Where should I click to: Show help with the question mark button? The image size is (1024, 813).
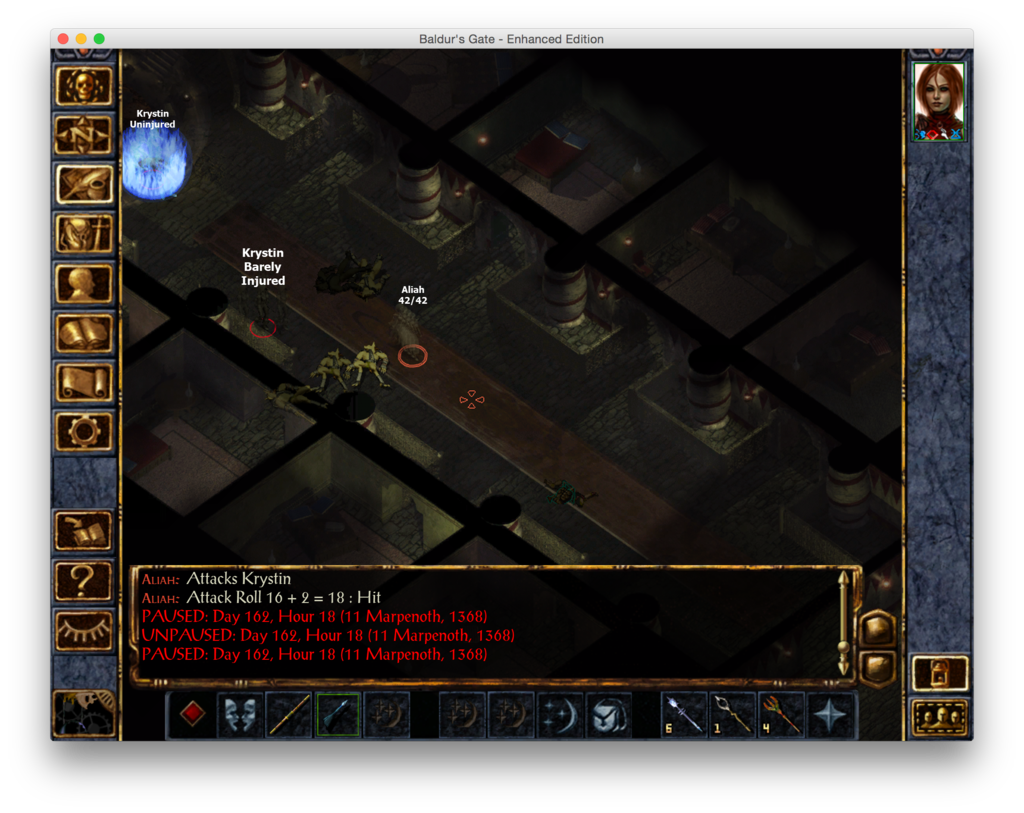(x=84, y=579)
